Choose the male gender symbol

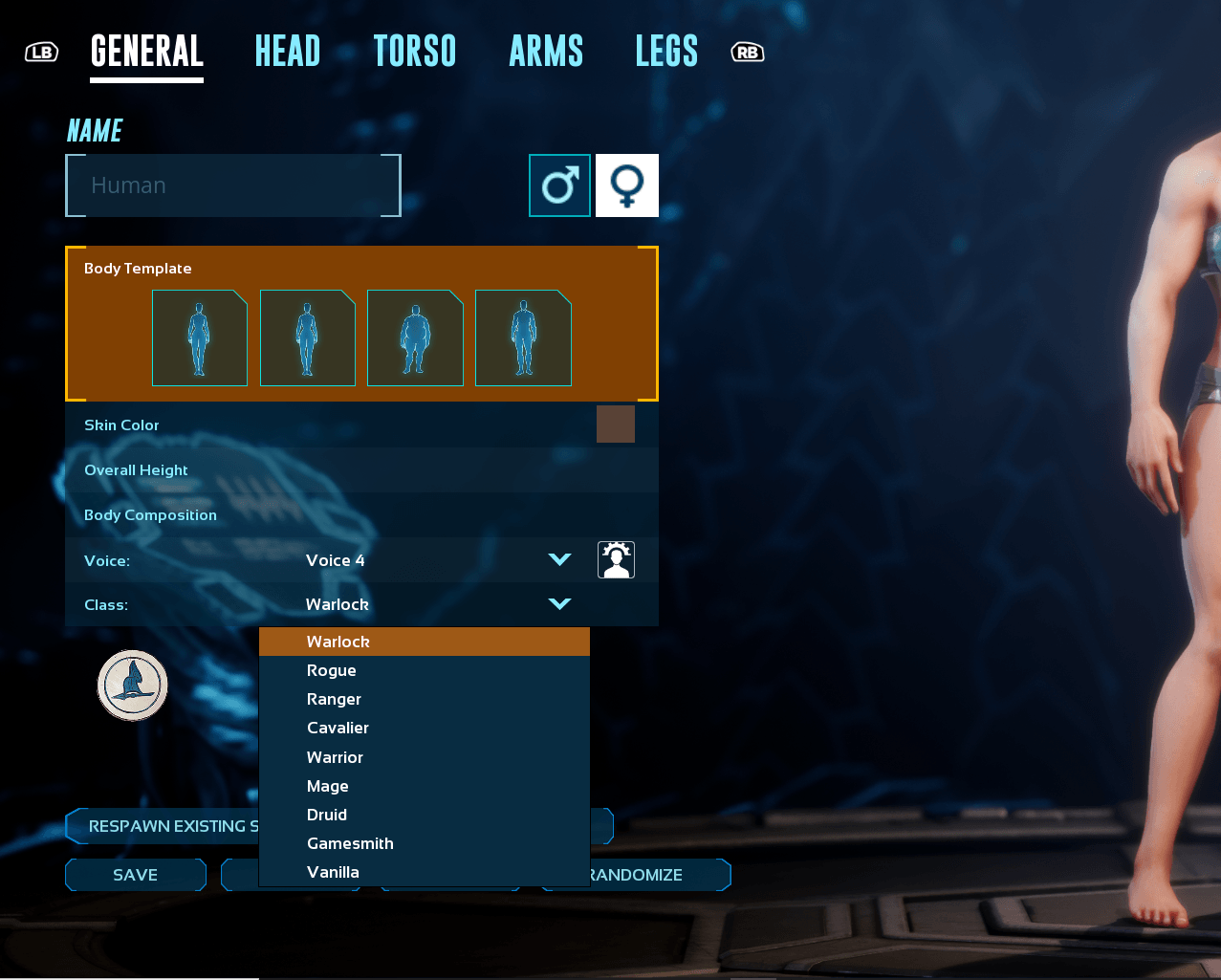(x=559, y=185)
